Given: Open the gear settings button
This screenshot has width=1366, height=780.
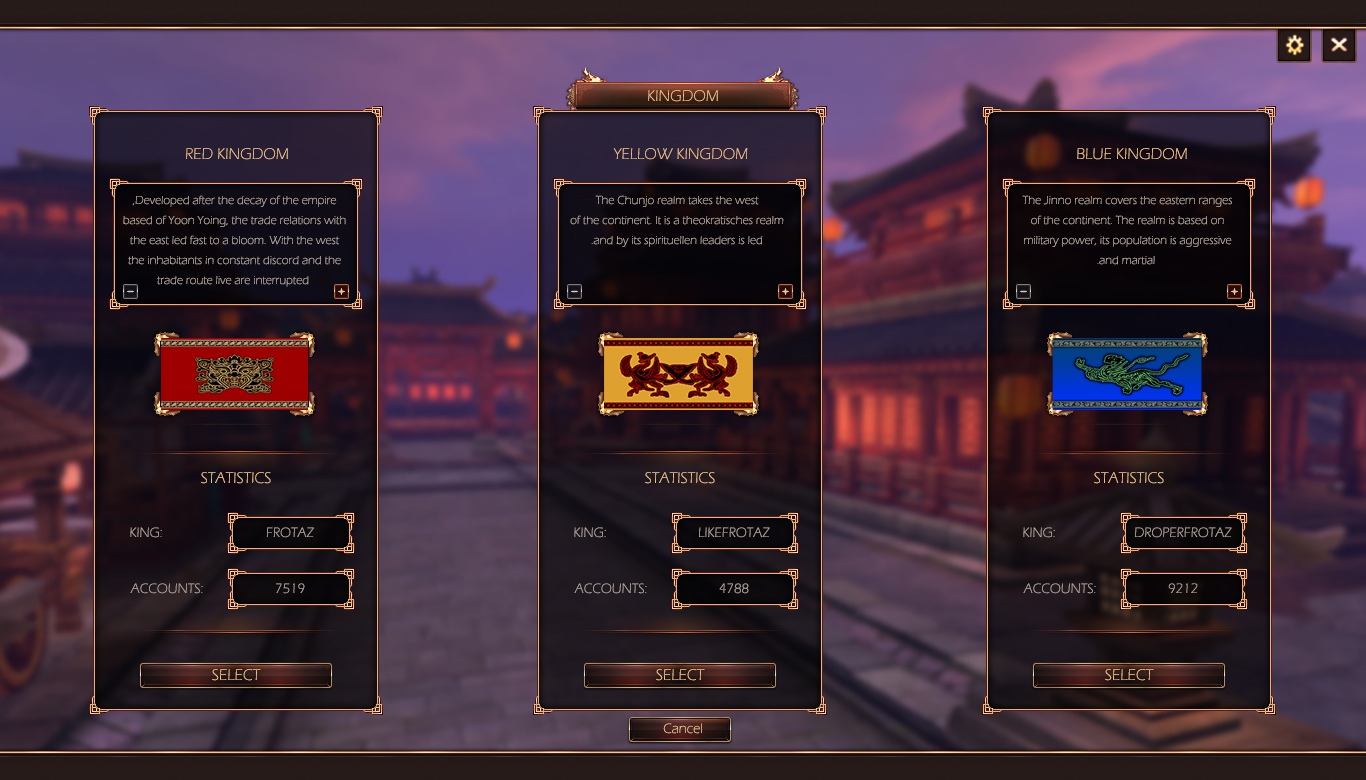Looking at the screenshot, I should tap(1294, 45).
